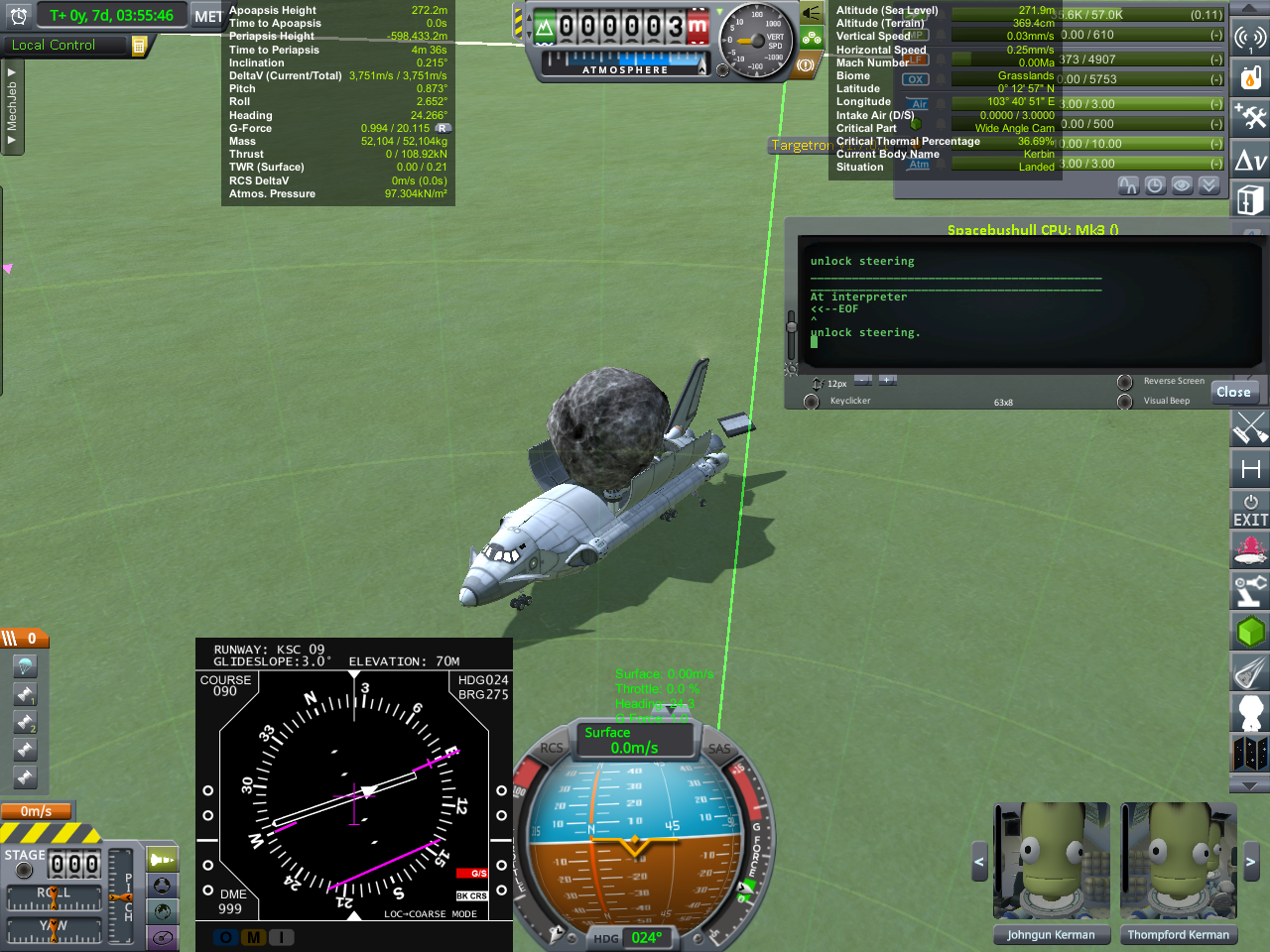Click the EXIT toolbar button
This screenshot has width=1270, height=952.
(1250, 510)
